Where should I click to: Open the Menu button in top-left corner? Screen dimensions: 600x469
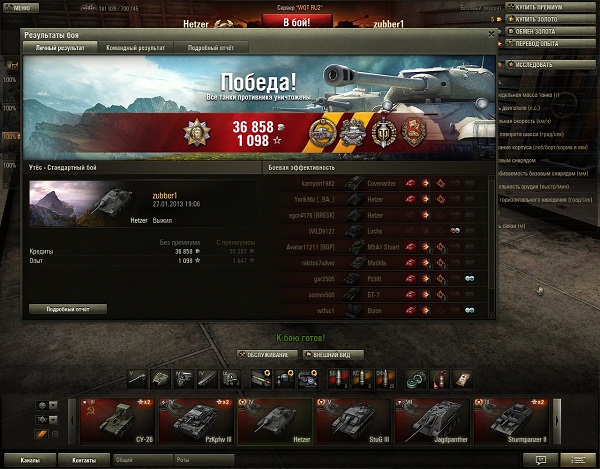pyautogui.click(x=20, y=7)
